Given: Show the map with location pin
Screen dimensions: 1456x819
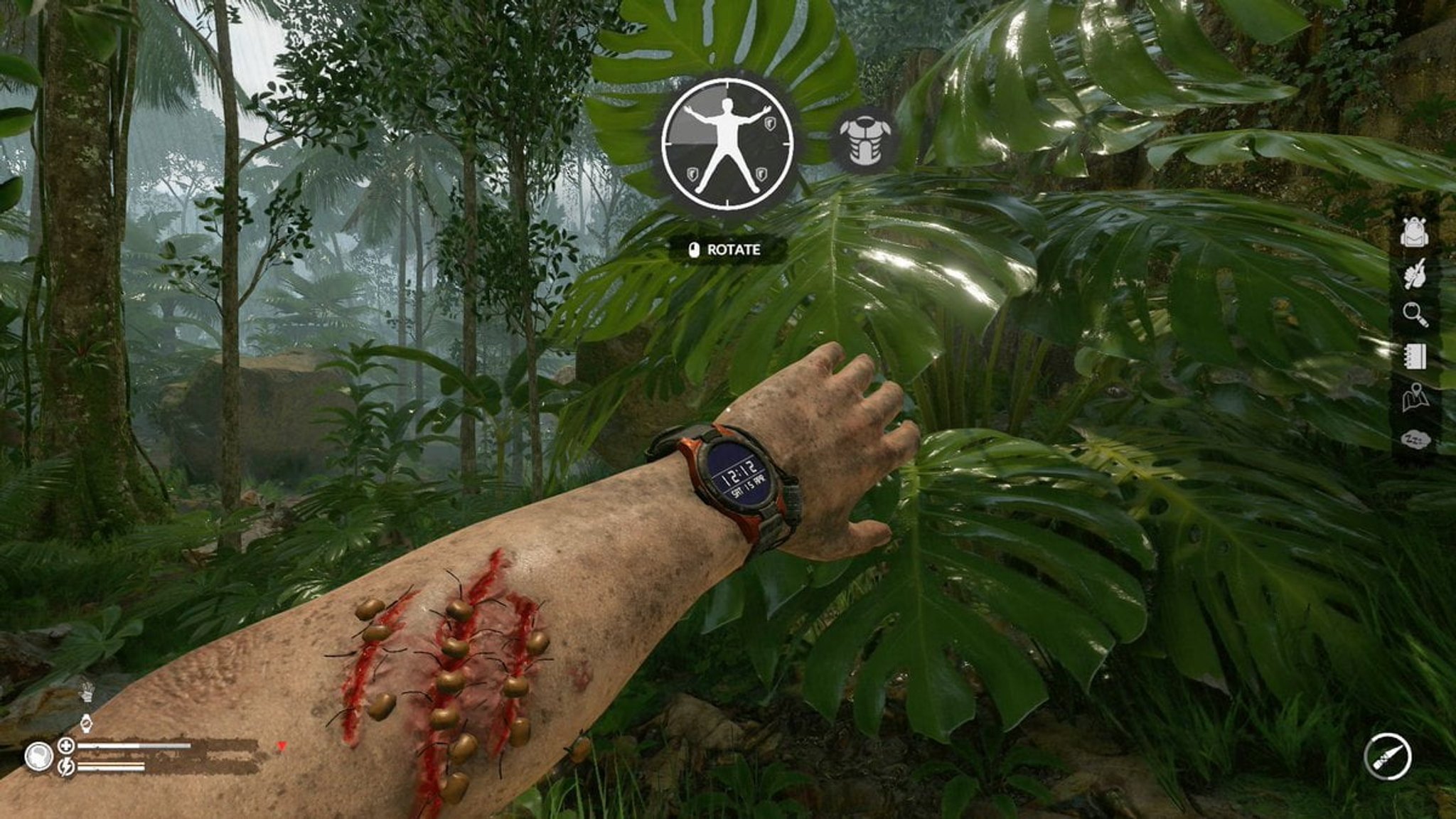Looking at the screenshot, I should 1415,397.
